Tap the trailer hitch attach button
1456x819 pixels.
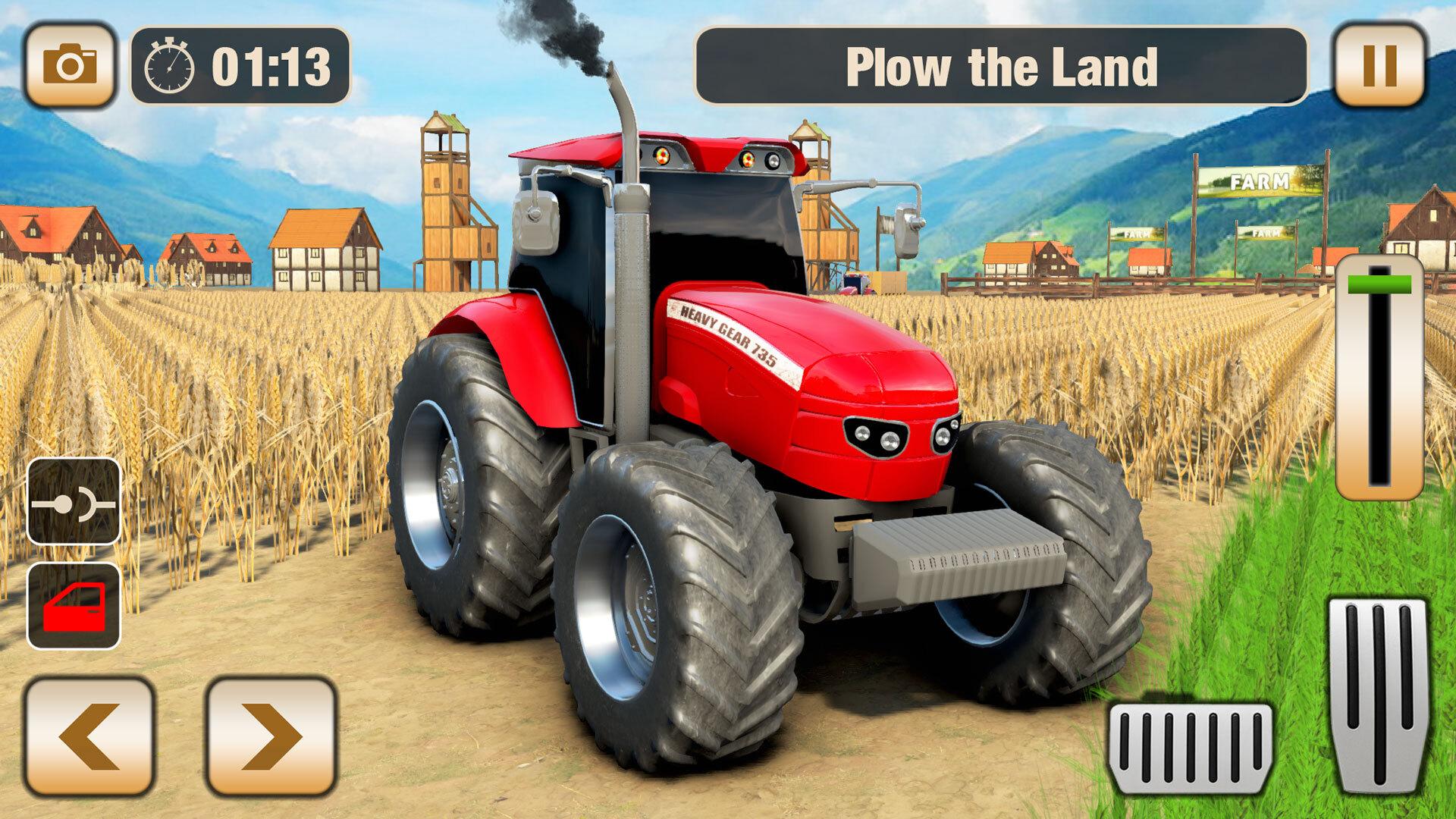[x=74, y=501]
